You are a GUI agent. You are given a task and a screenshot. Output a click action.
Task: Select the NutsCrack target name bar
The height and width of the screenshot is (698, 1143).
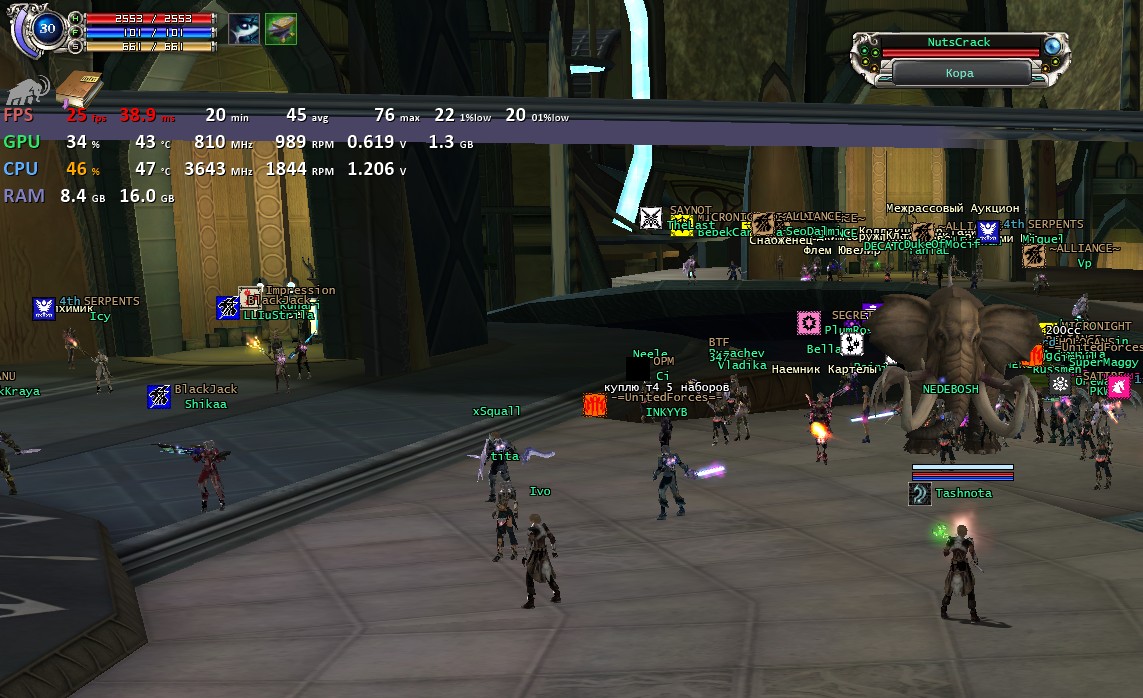958,43
